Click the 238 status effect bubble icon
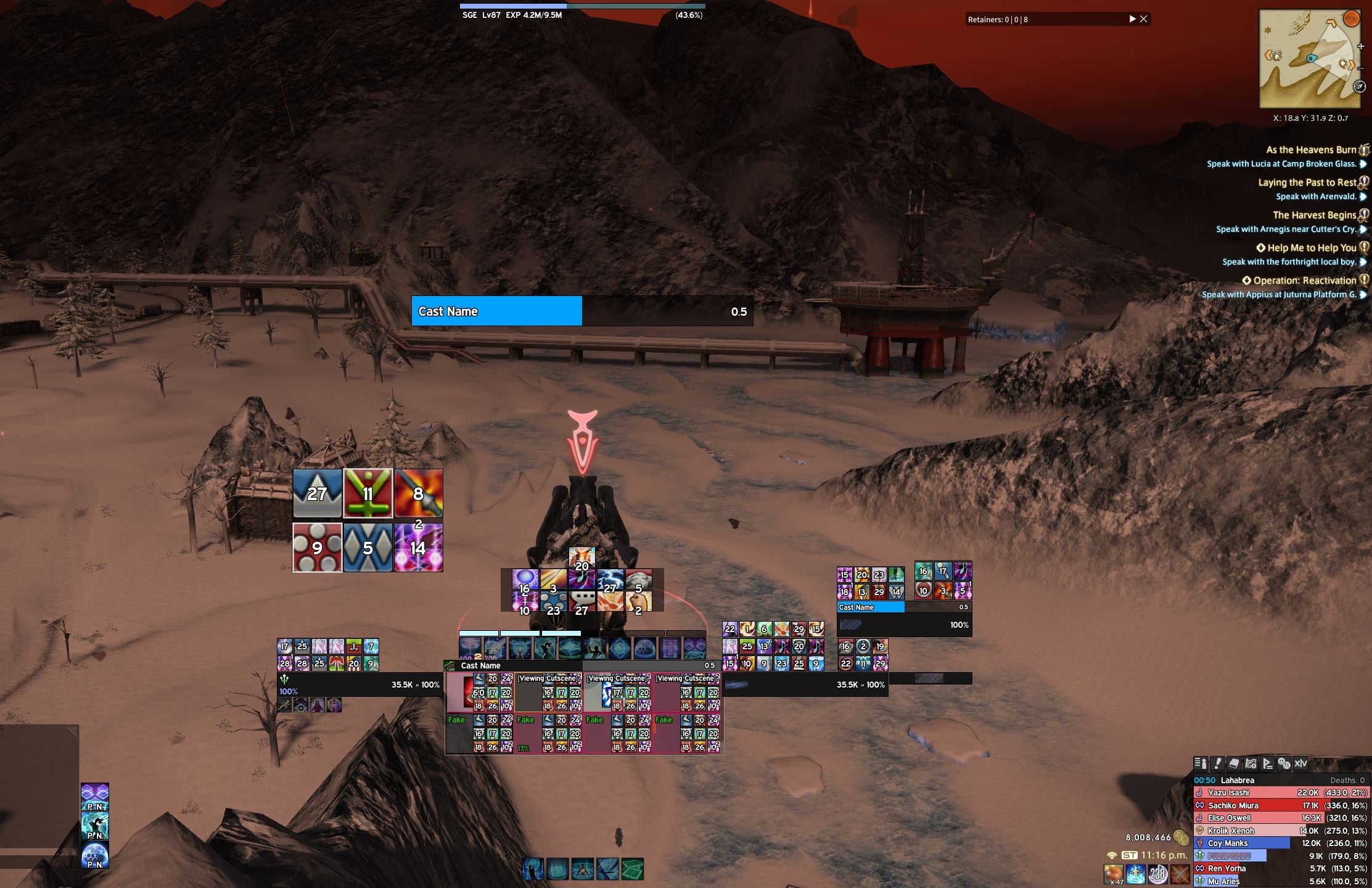Viewport: 1372px width, 888px height. (1157, 874)
